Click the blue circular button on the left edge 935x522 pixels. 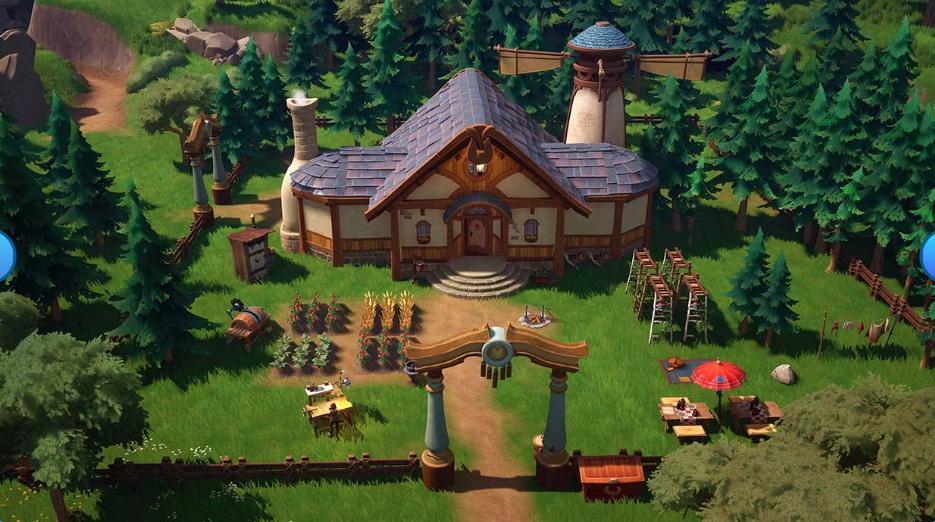coord(5,256)
